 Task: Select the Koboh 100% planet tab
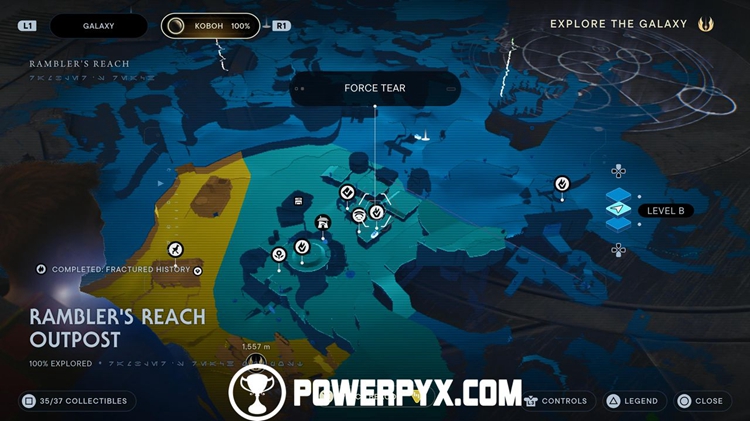point(210,26)
